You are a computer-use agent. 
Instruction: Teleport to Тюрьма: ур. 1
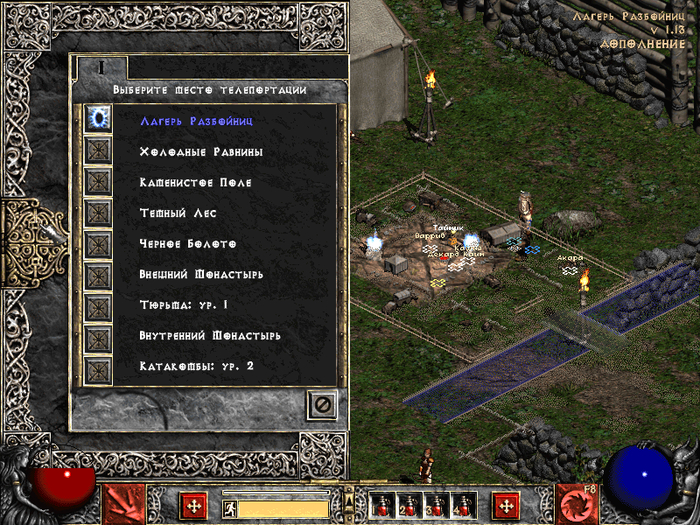point(184,305)
